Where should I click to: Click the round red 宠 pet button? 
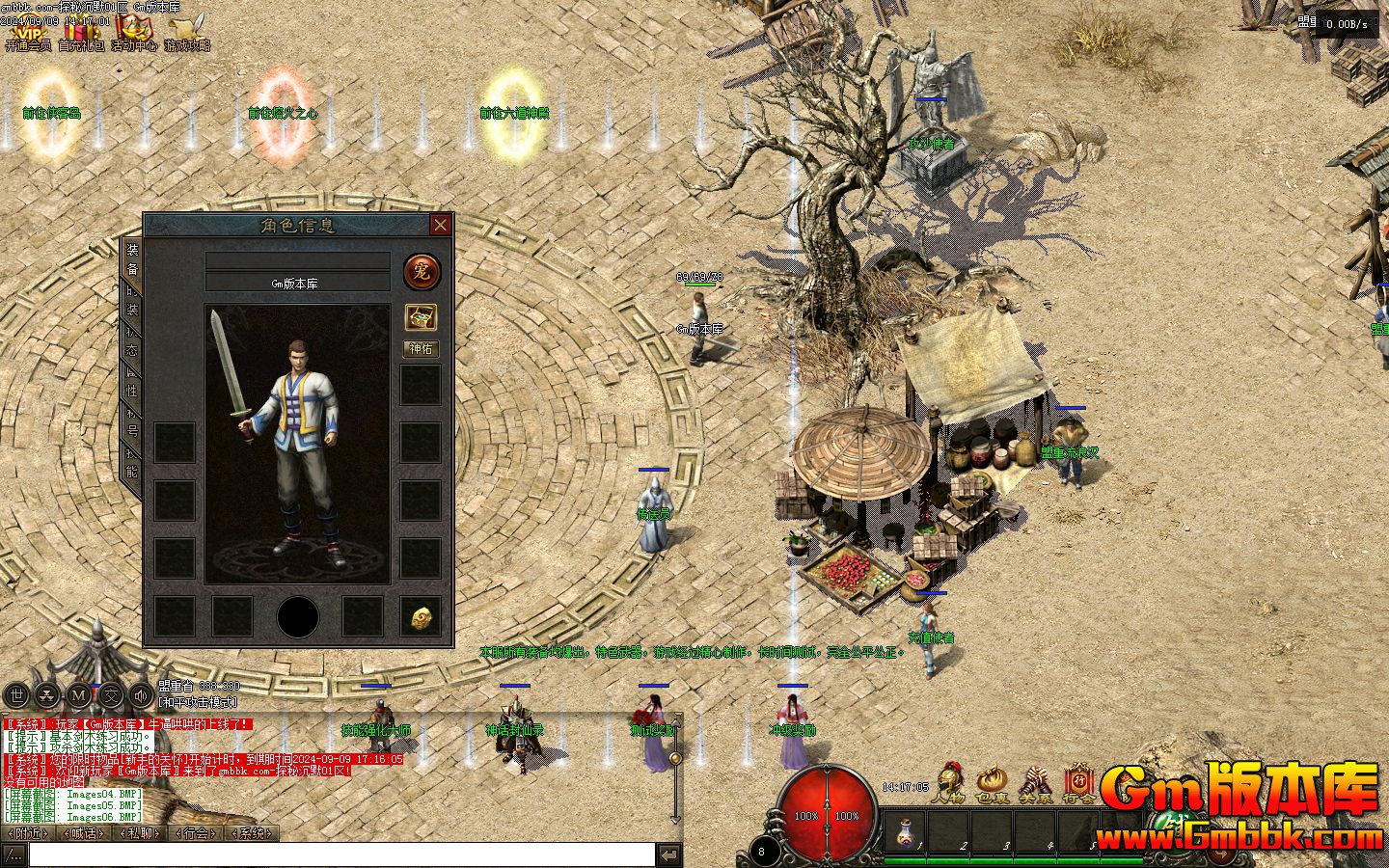(422, 272)
